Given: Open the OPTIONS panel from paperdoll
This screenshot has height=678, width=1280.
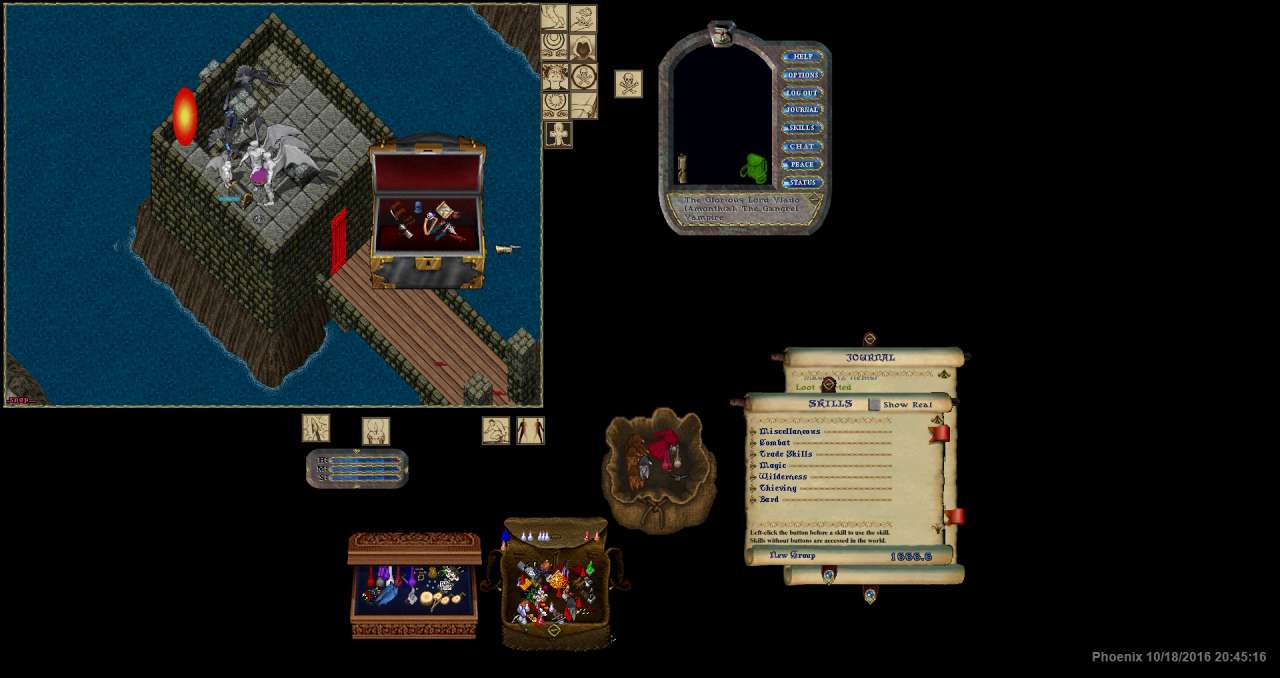Looking at the screenshot, I should [802, 75].
